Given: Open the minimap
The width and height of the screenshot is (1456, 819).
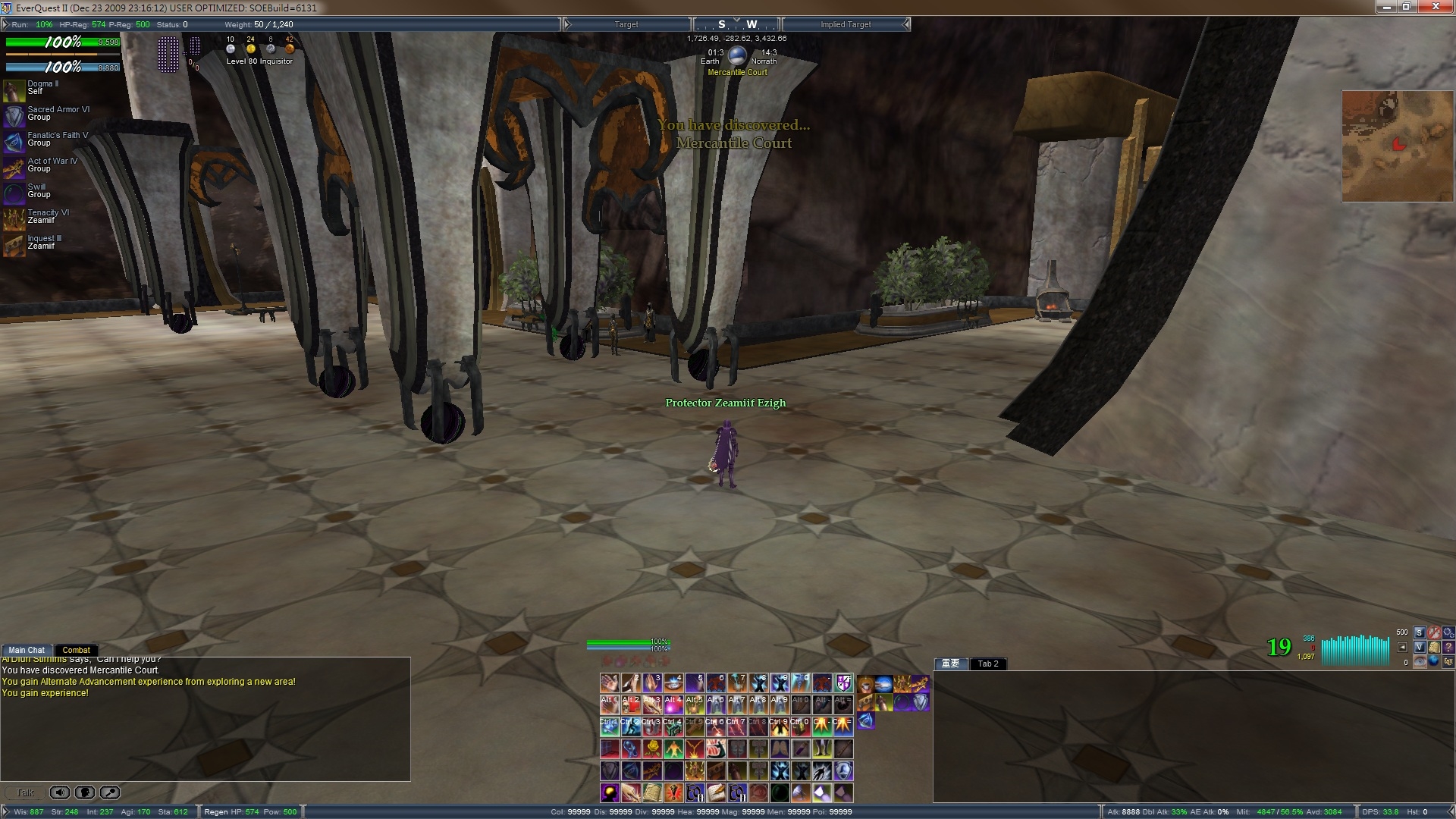Looking at the screenshot, I should [x=1397, y=146].
